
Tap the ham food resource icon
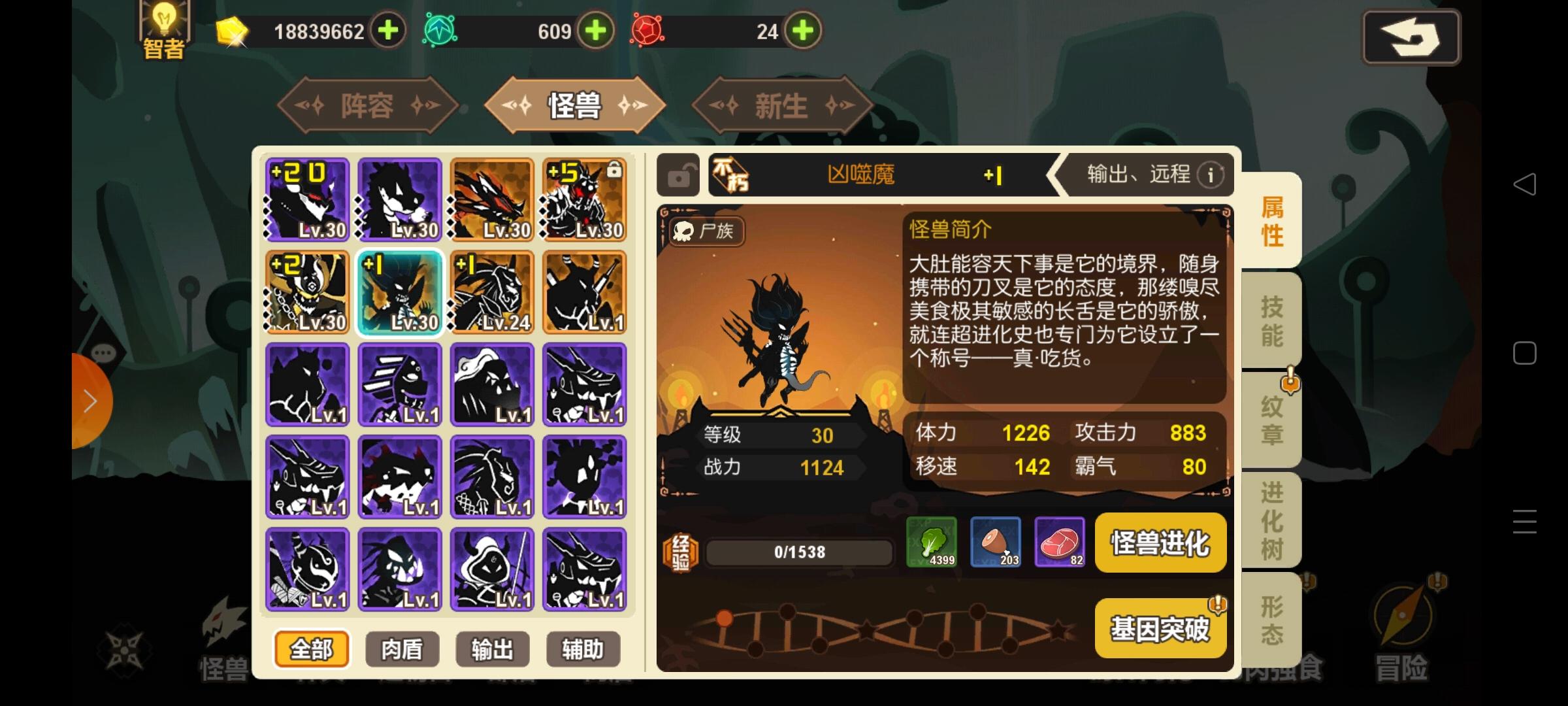coord(996,541)
